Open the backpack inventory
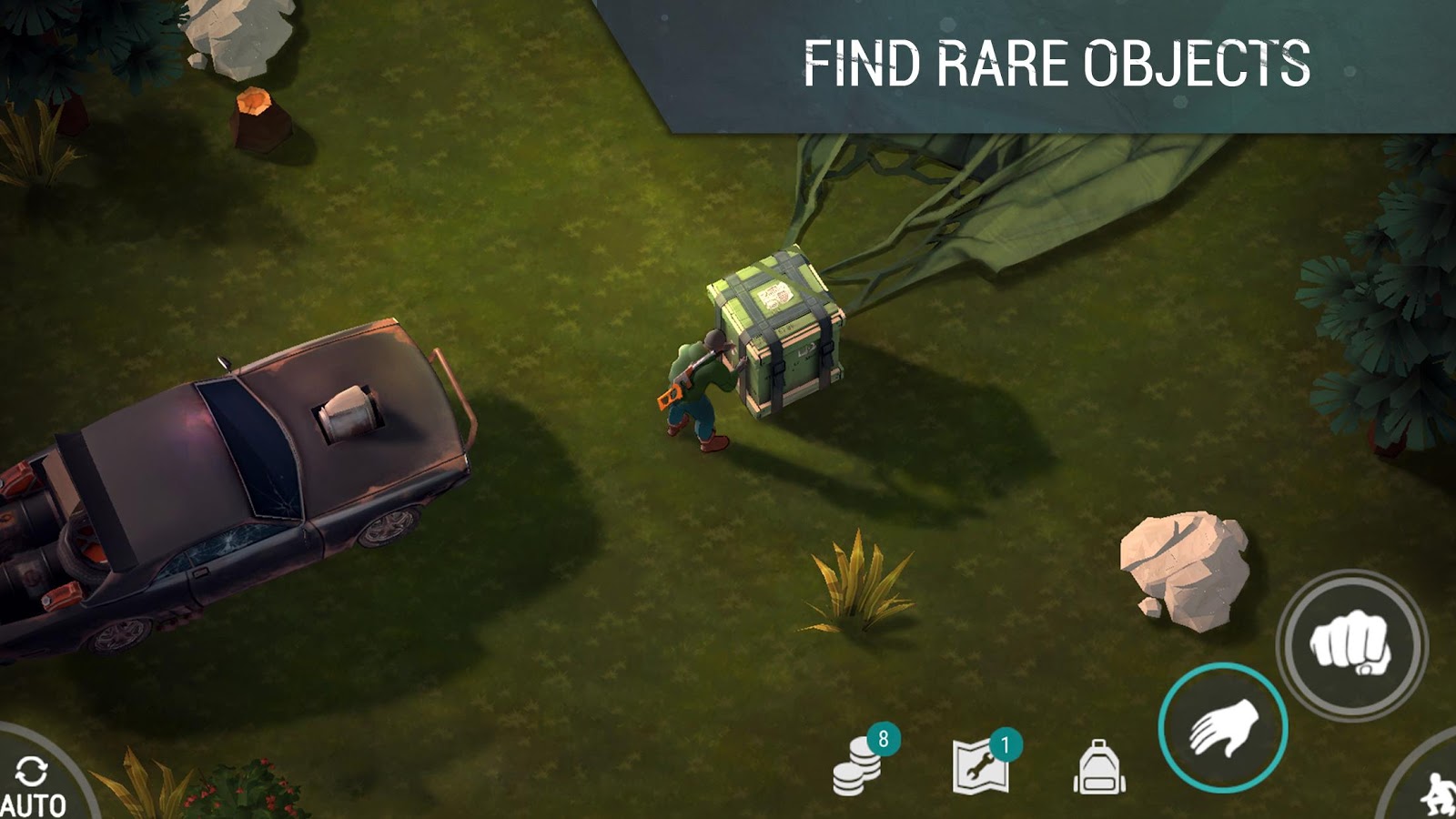Viewport: 1456px width, 819px height. click(x=1099, y=767)
